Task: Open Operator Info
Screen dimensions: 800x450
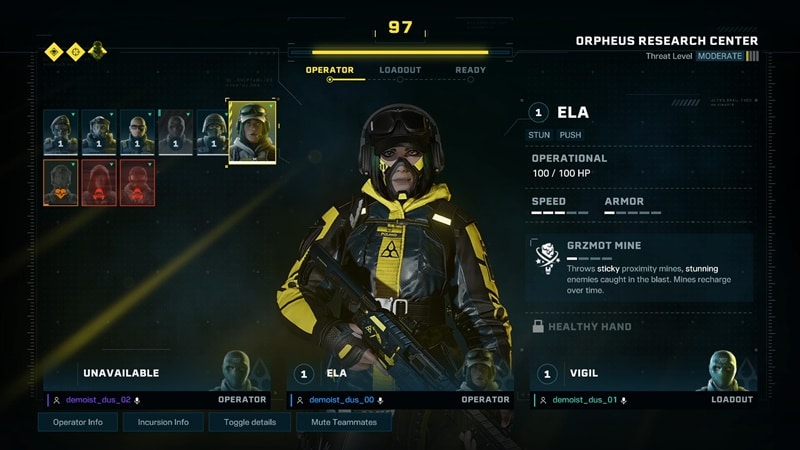Action: pos(78,422)
